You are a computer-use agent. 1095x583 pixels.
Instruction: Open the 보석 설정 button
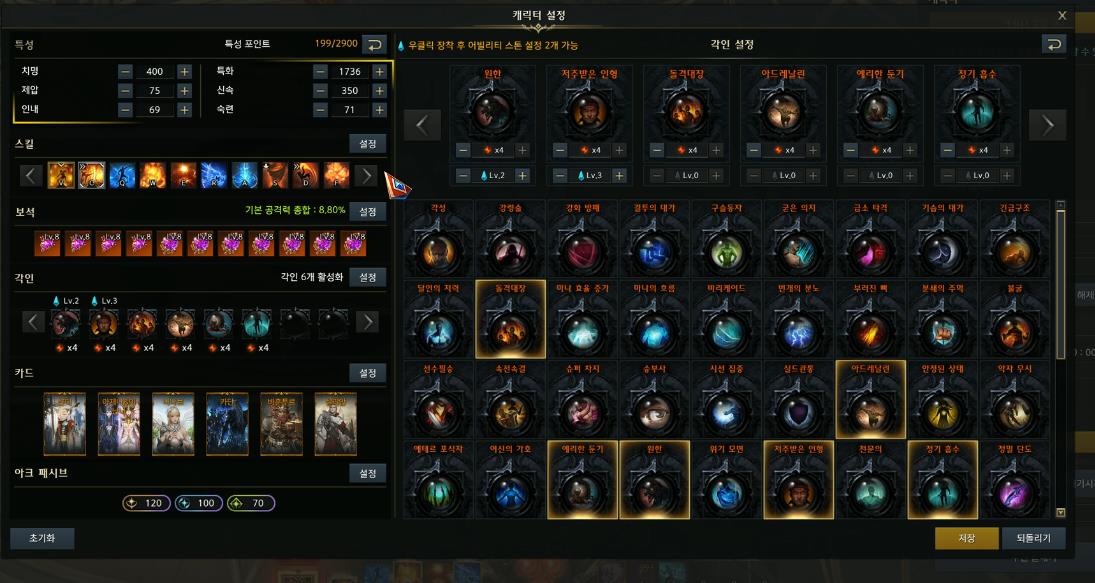tap(367, 212)
